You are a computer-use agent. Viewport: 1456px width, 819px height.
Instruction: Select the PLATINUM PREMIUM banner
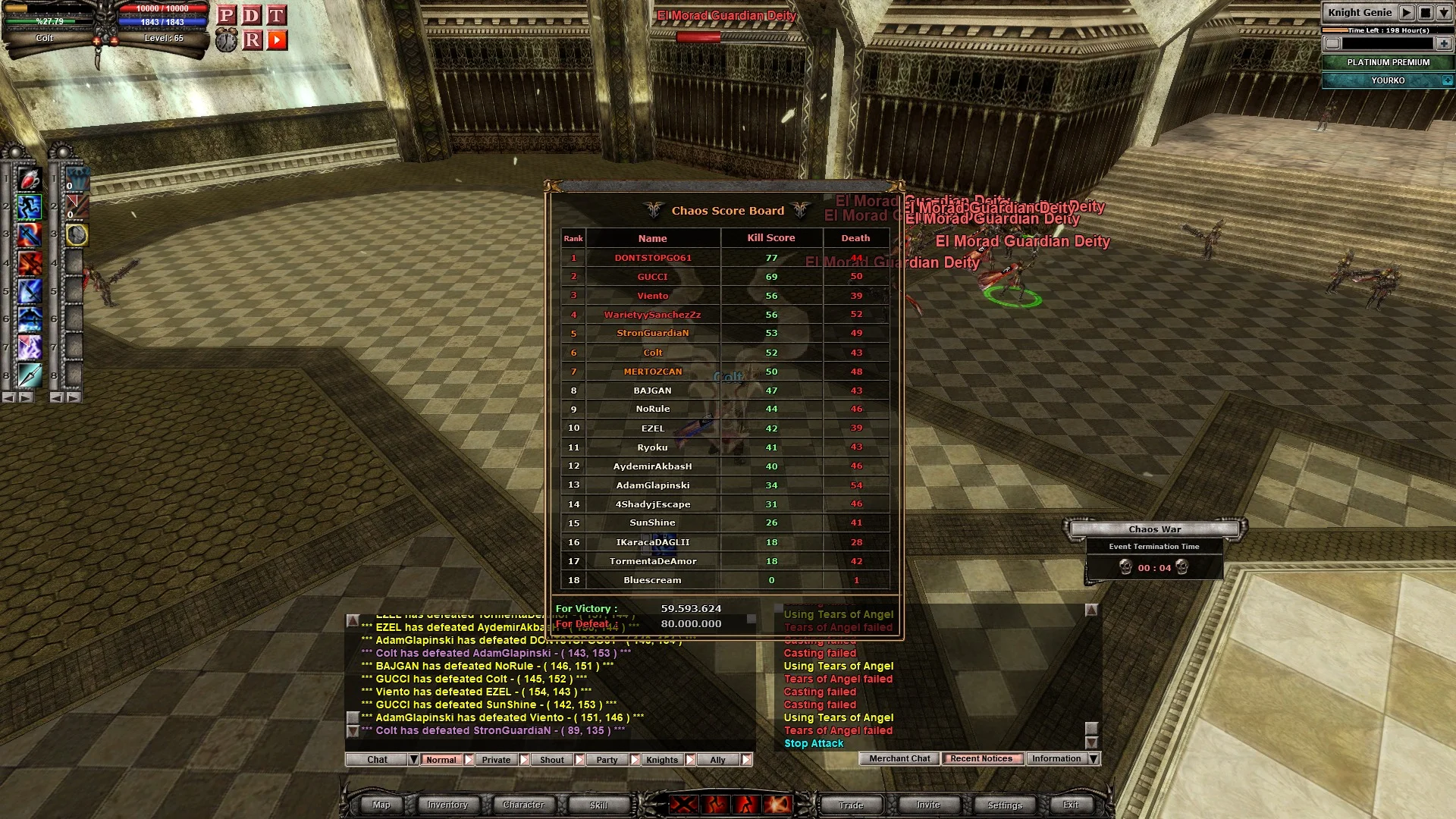click(x=1388, y=62)
